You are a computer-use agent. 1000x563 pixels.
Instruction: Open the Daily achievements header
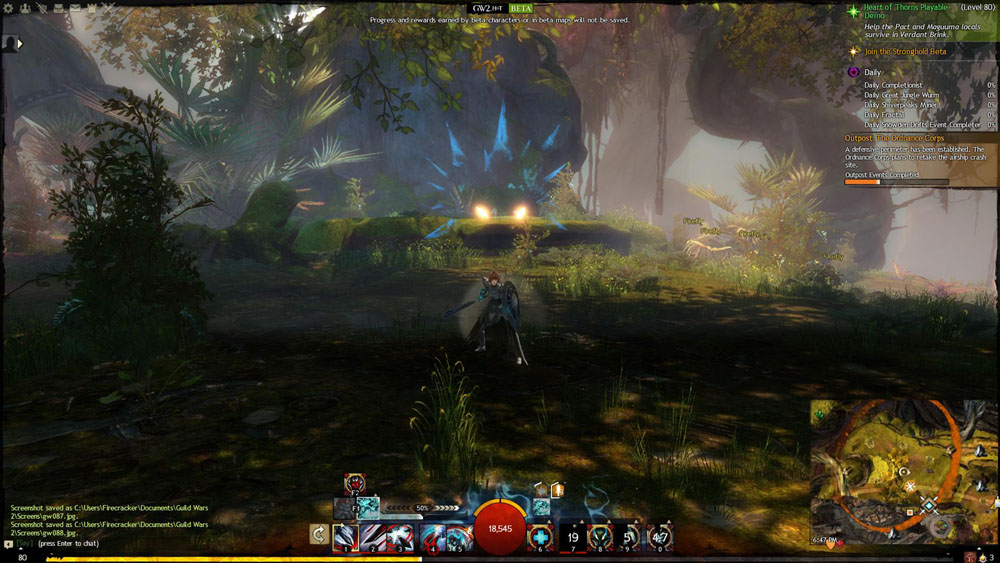pyautogui.click(x=873, y=72)
